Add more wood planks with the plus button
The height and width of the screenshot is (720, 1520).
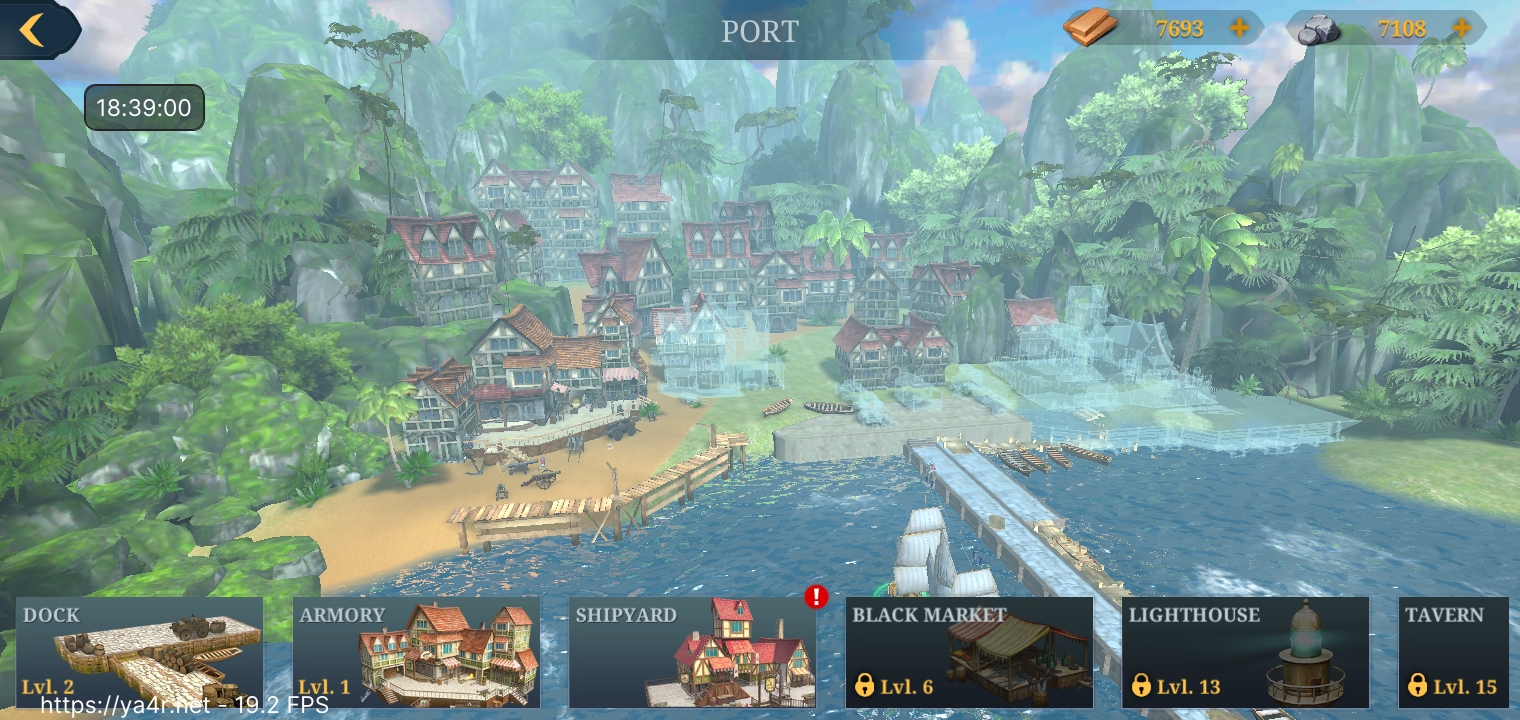[1239, 29]
